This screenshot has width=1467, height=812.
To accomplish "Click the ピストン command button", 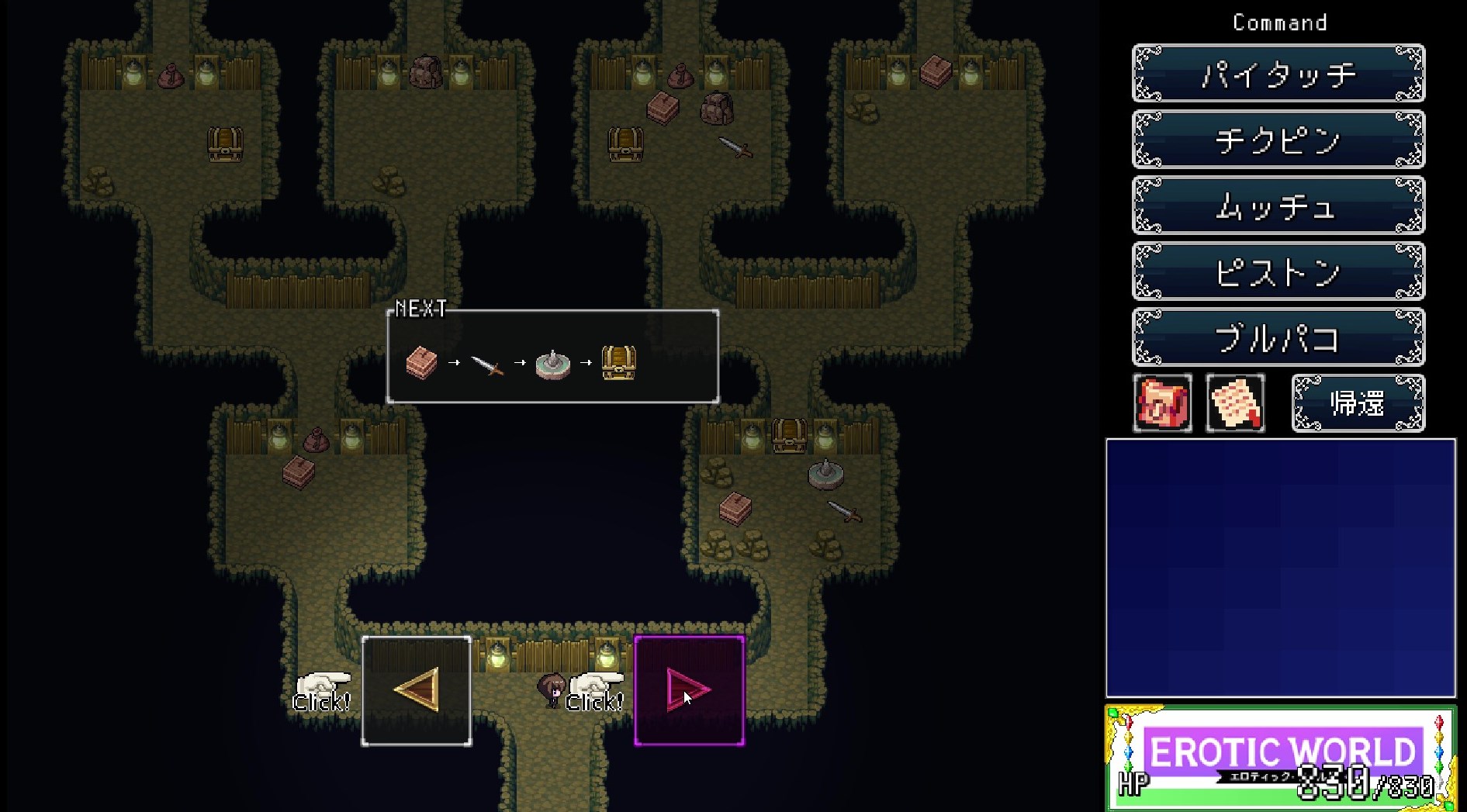I will click(1278, 271).
